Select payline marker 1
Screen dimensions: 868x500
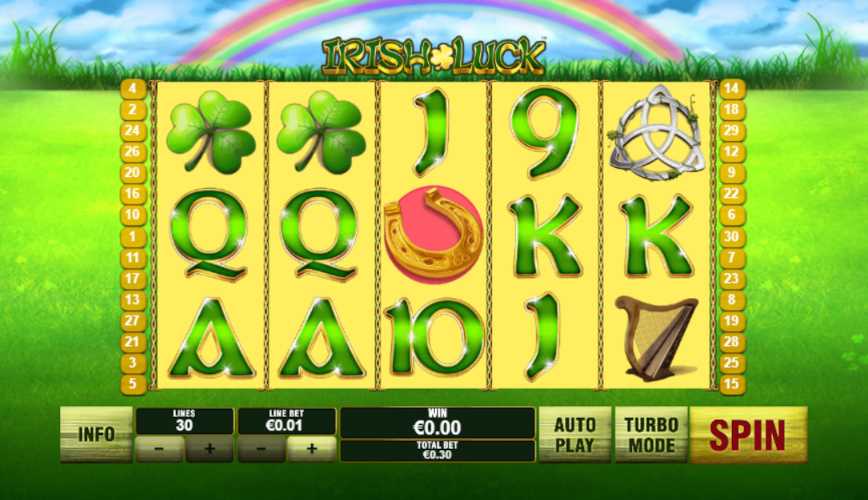(133, 236)
